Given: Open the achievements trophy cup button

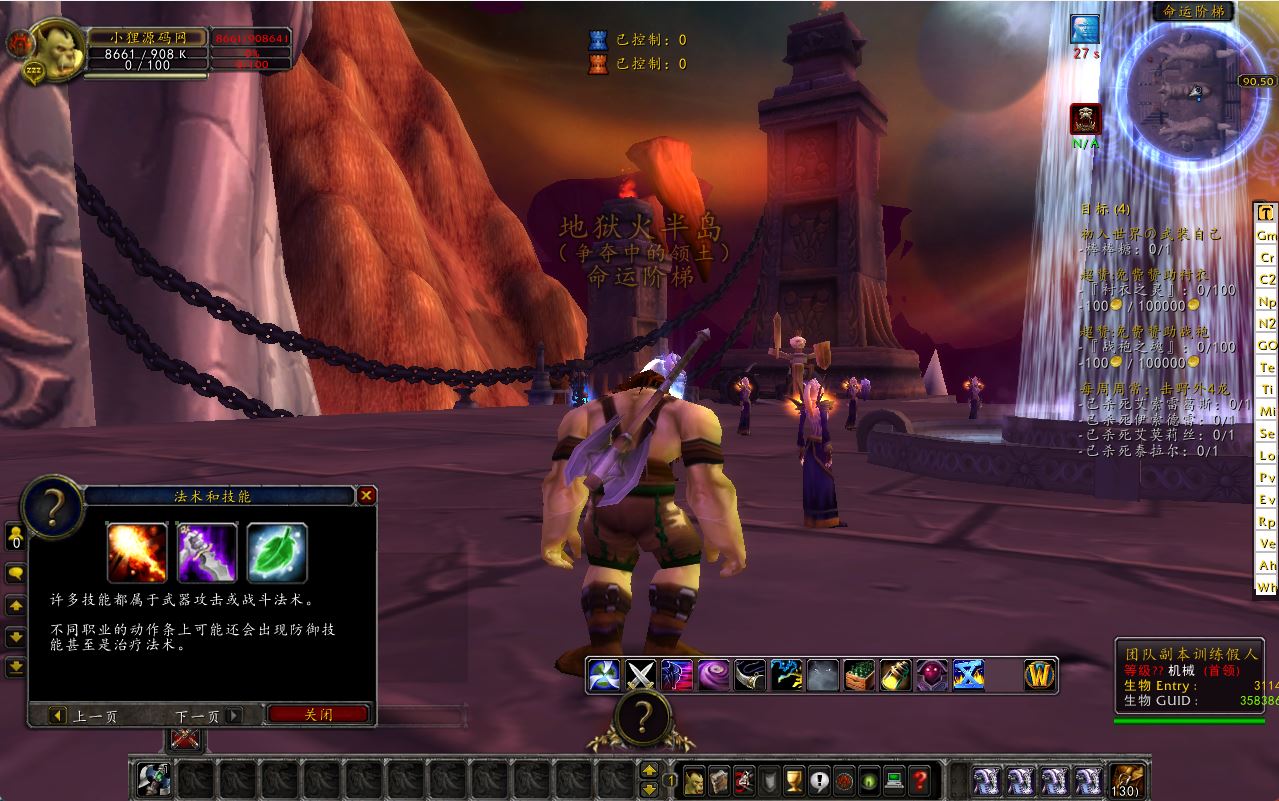Looking at the screenshot, I should [794, 779].
